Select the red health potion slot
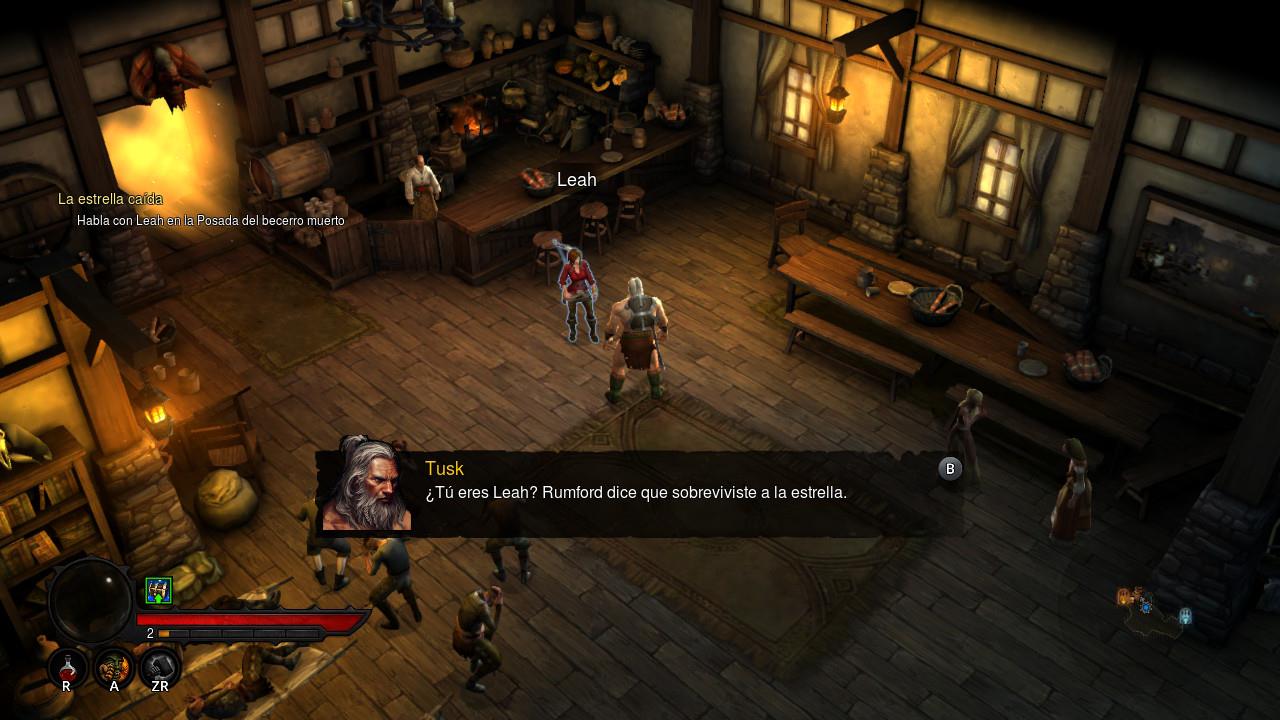This screenshot has width=1280, height=720. (x=67, y=666)
